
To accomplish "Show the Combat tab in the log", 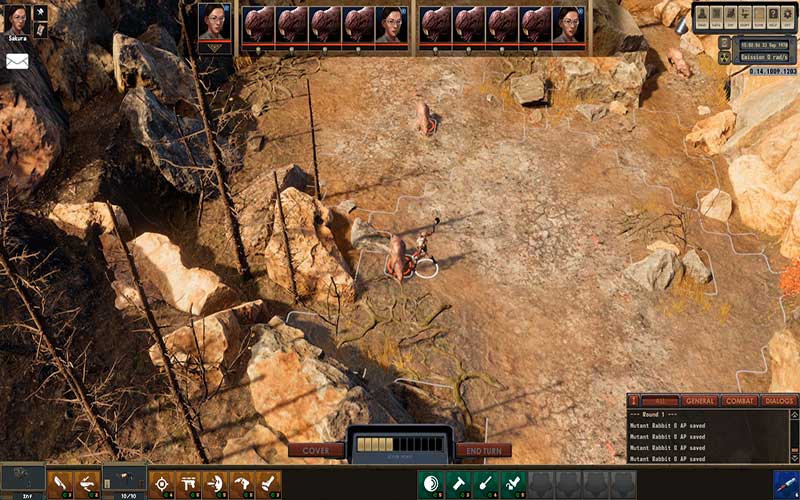I will pos(741,401).
